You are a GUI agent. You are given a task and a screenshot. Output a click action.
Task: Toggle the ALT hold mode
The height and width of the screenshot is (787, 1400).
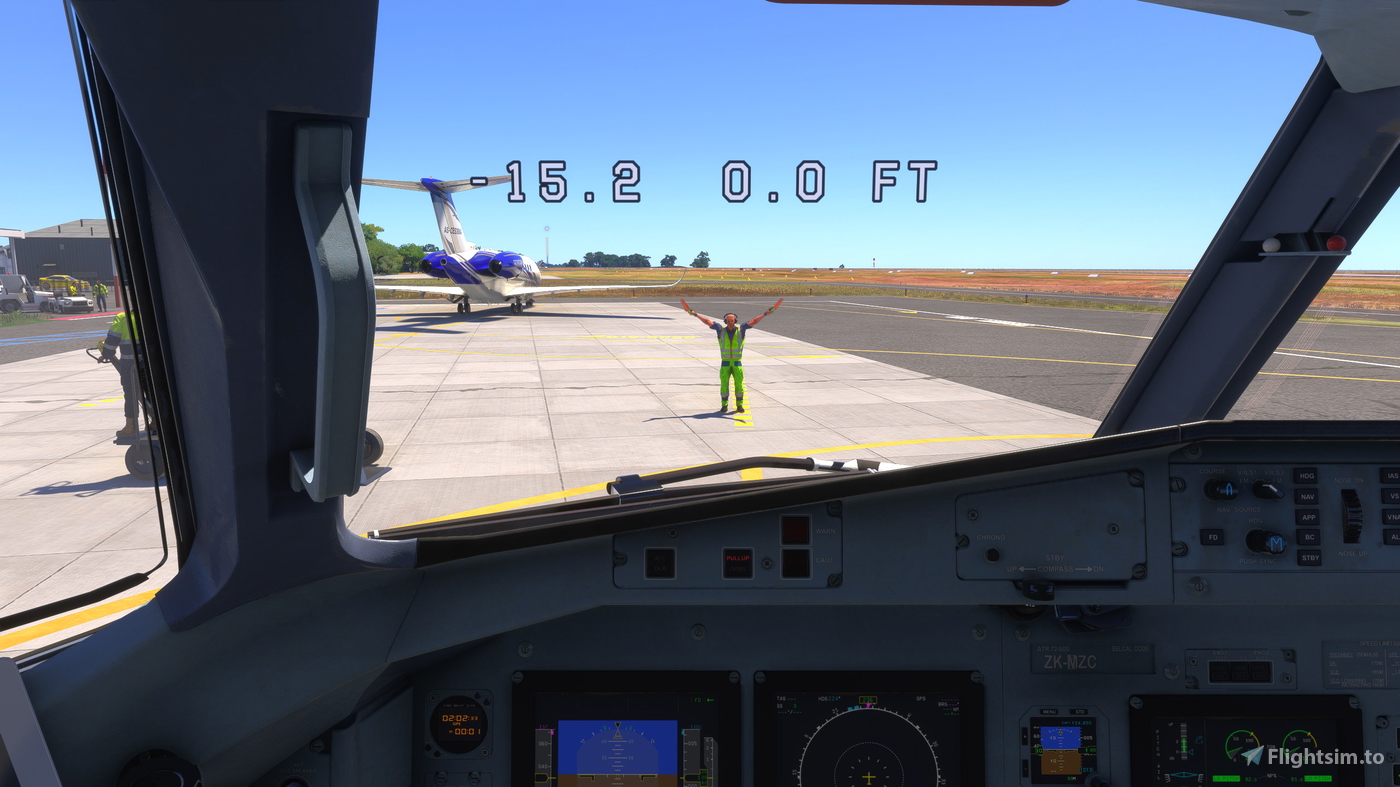1395,537
